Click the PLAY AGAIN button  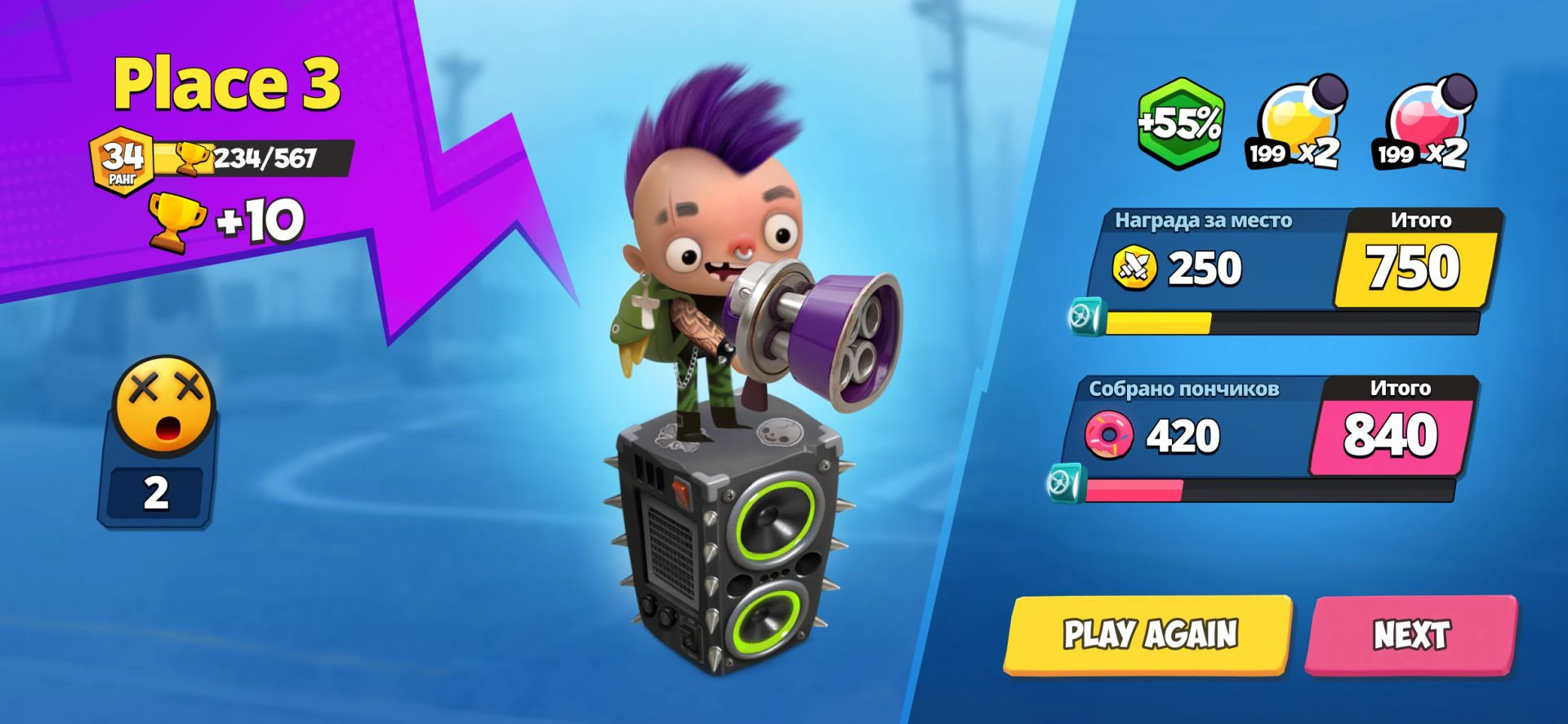pos(1148,635)
